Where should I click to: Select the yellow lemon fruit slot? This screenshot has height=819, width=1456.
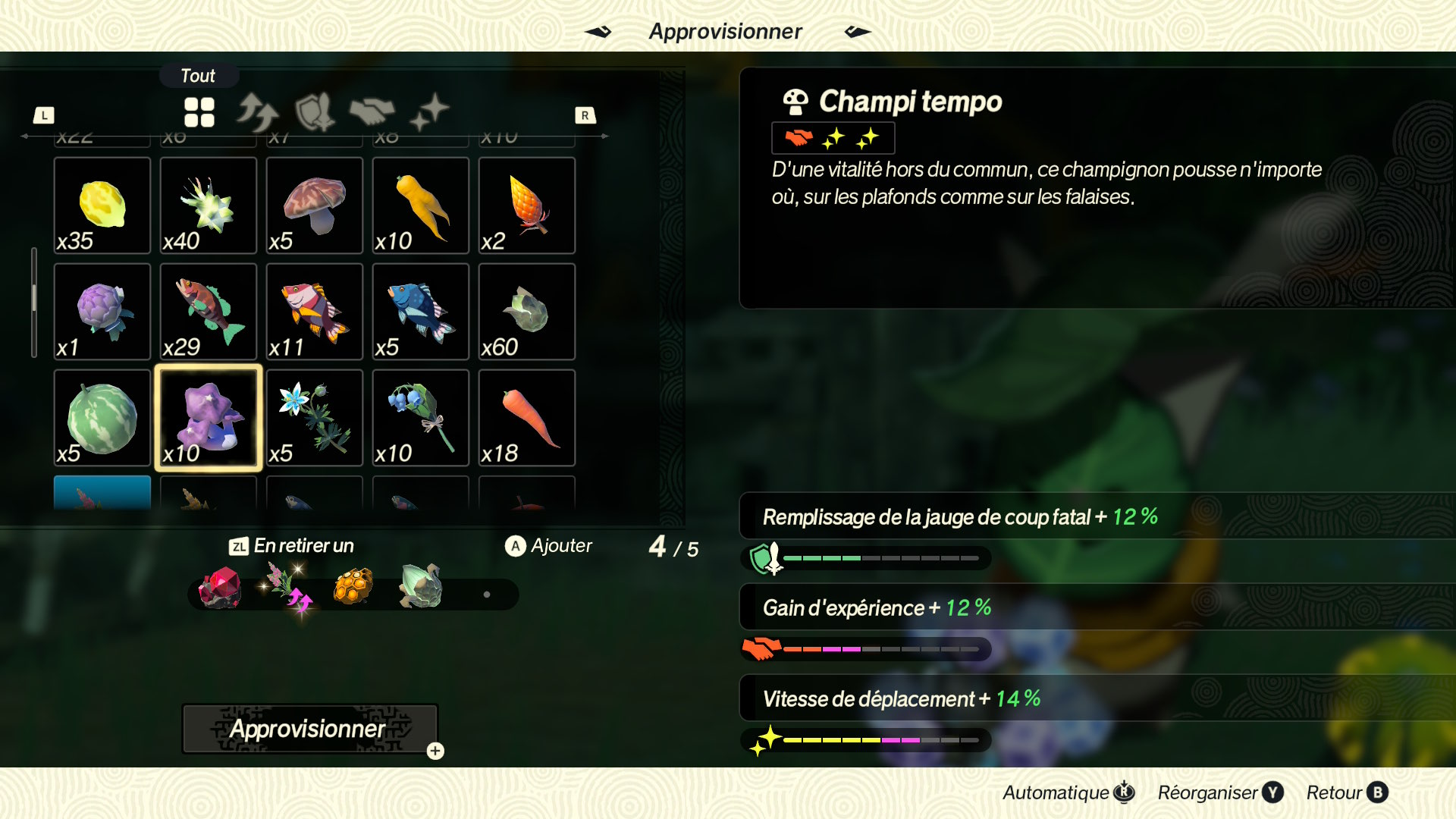coord(102,206)
